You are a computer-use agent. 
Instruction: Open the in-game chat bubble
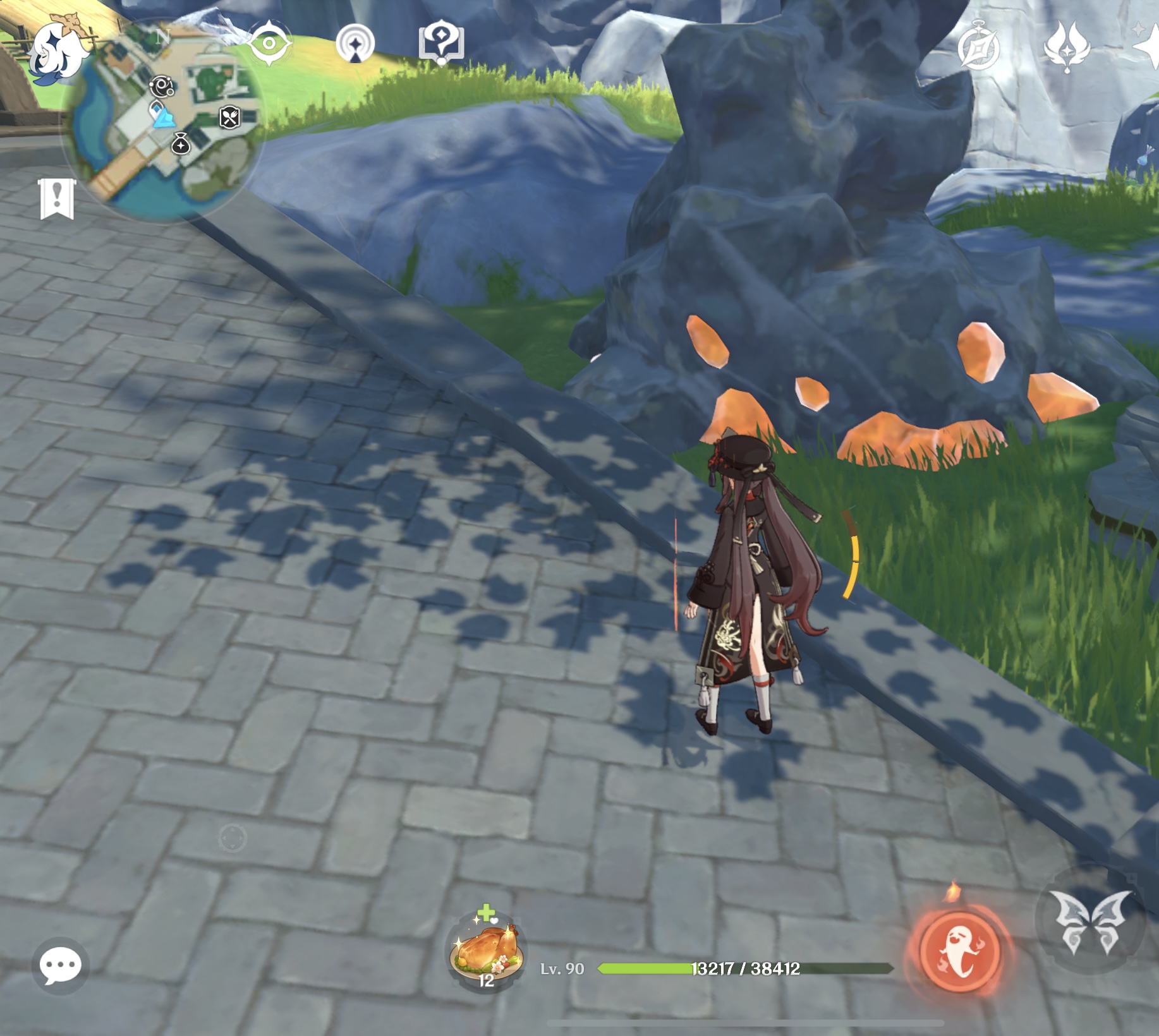coord(60,965)
